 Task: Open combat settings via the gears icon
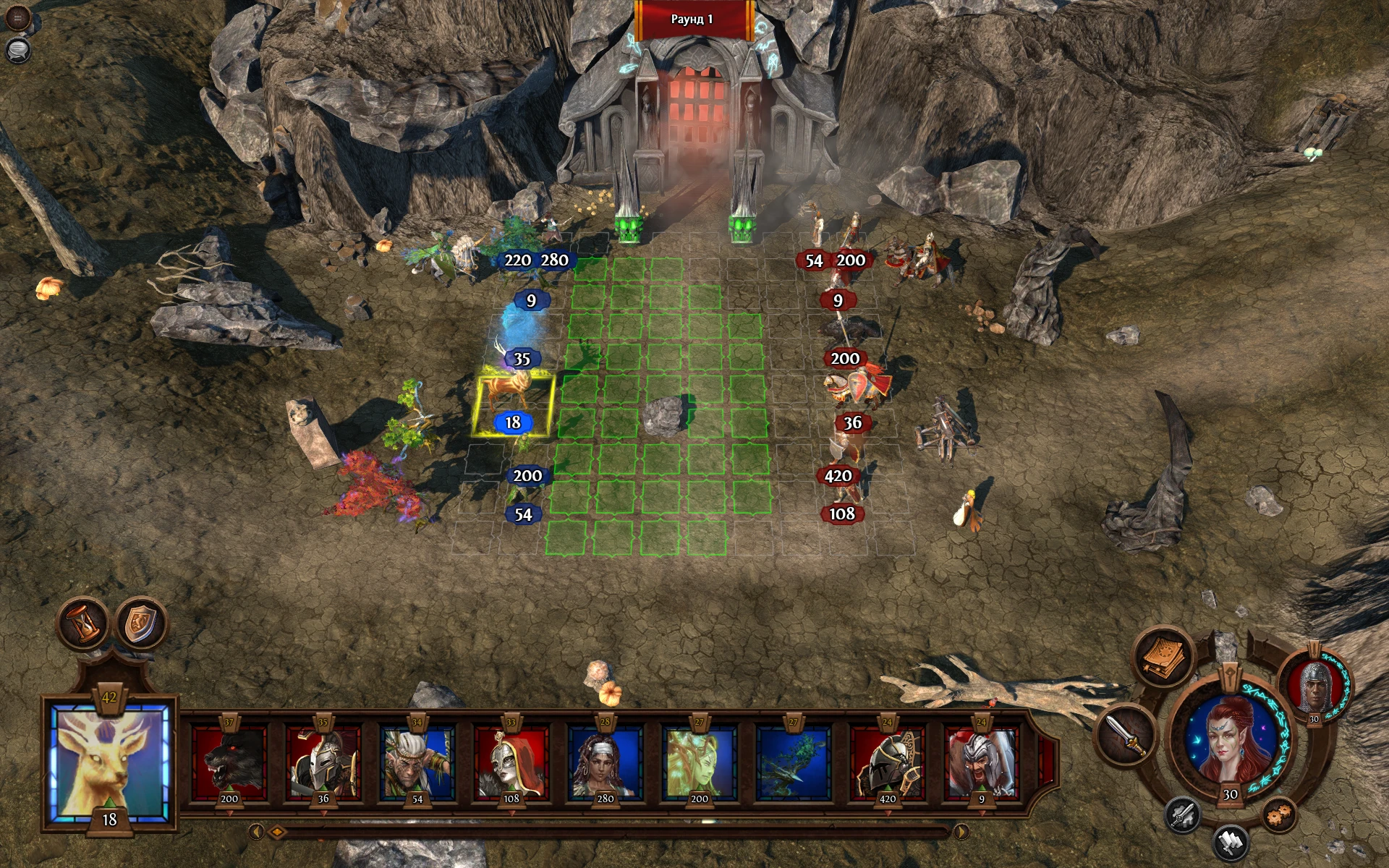click(1278, 814)
